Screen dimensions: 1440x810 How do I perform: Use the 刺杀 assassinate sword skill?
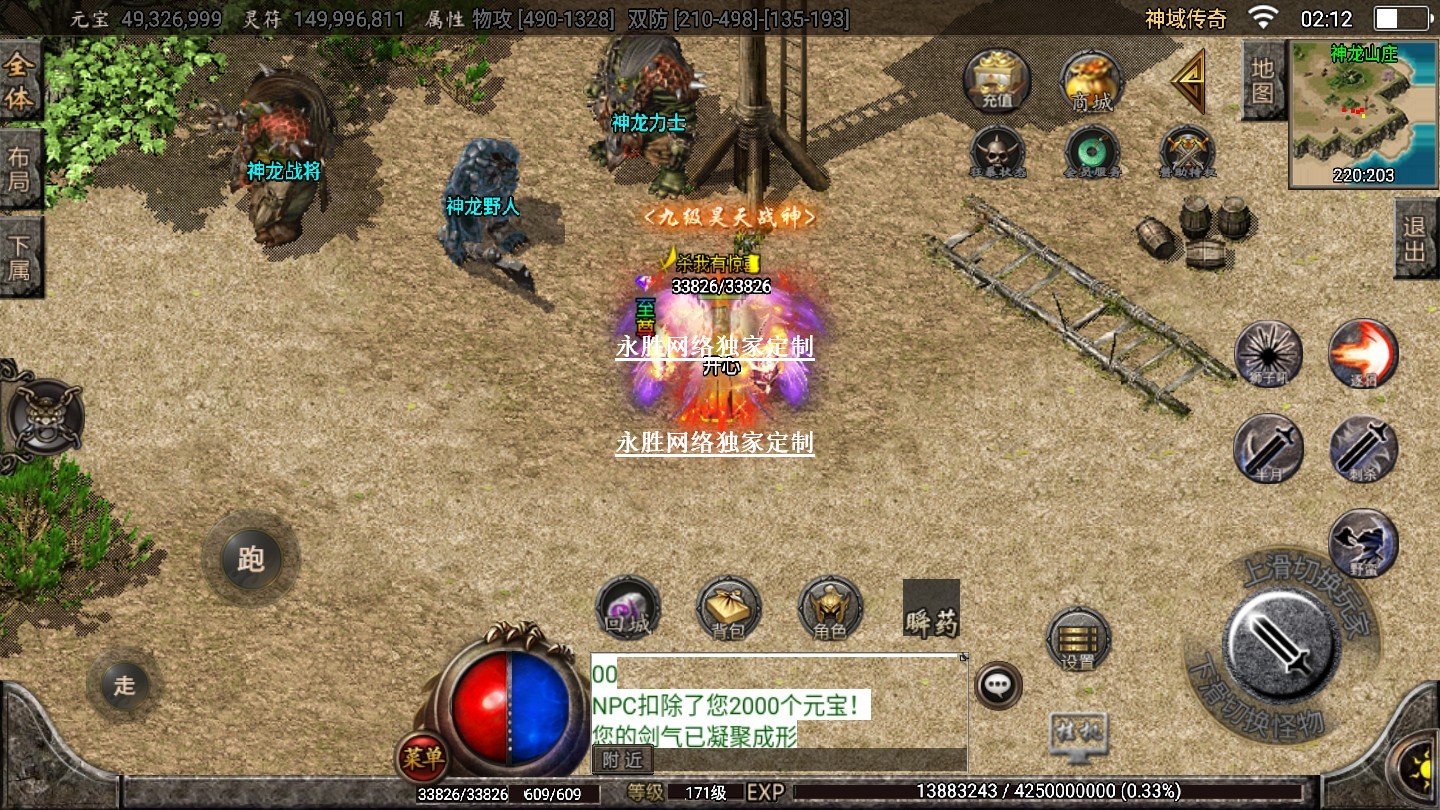(1363, 448)
